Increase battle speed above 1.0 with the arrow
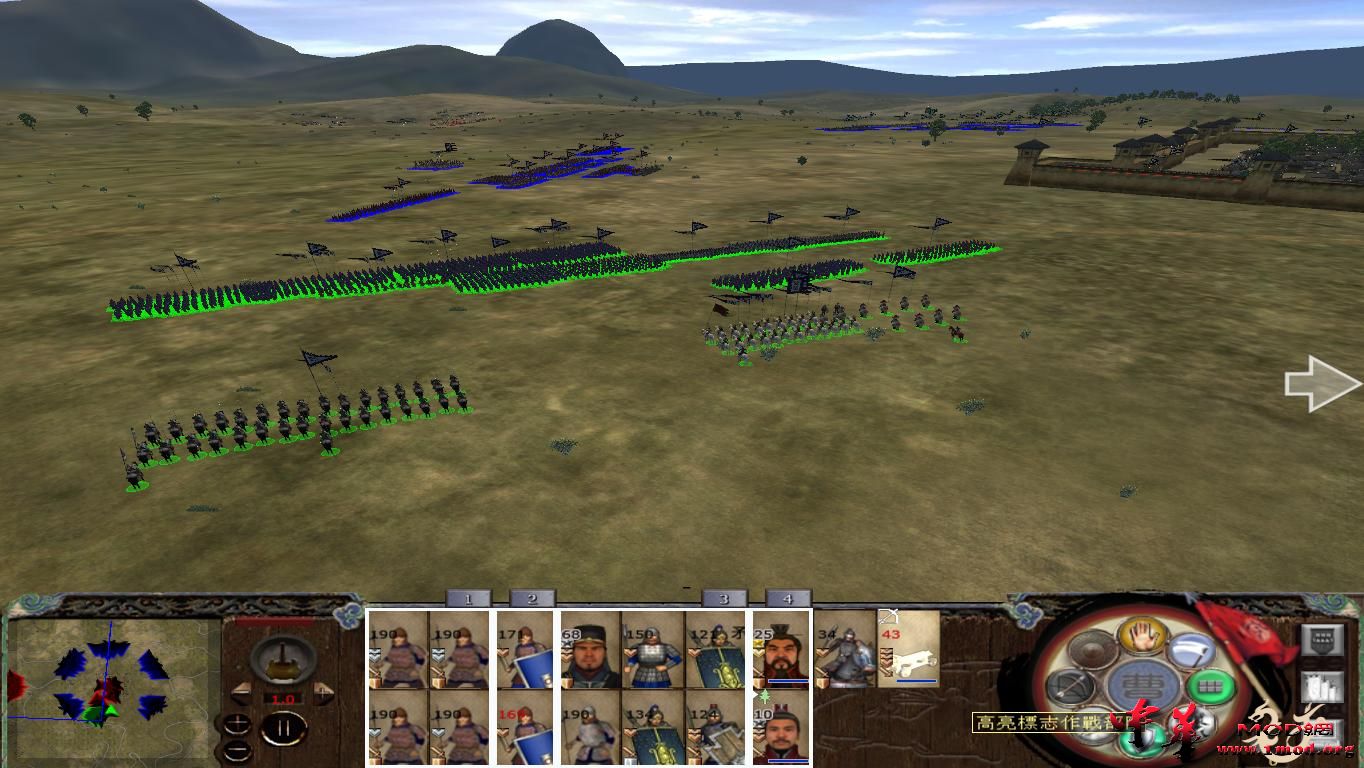 [323, 691]
